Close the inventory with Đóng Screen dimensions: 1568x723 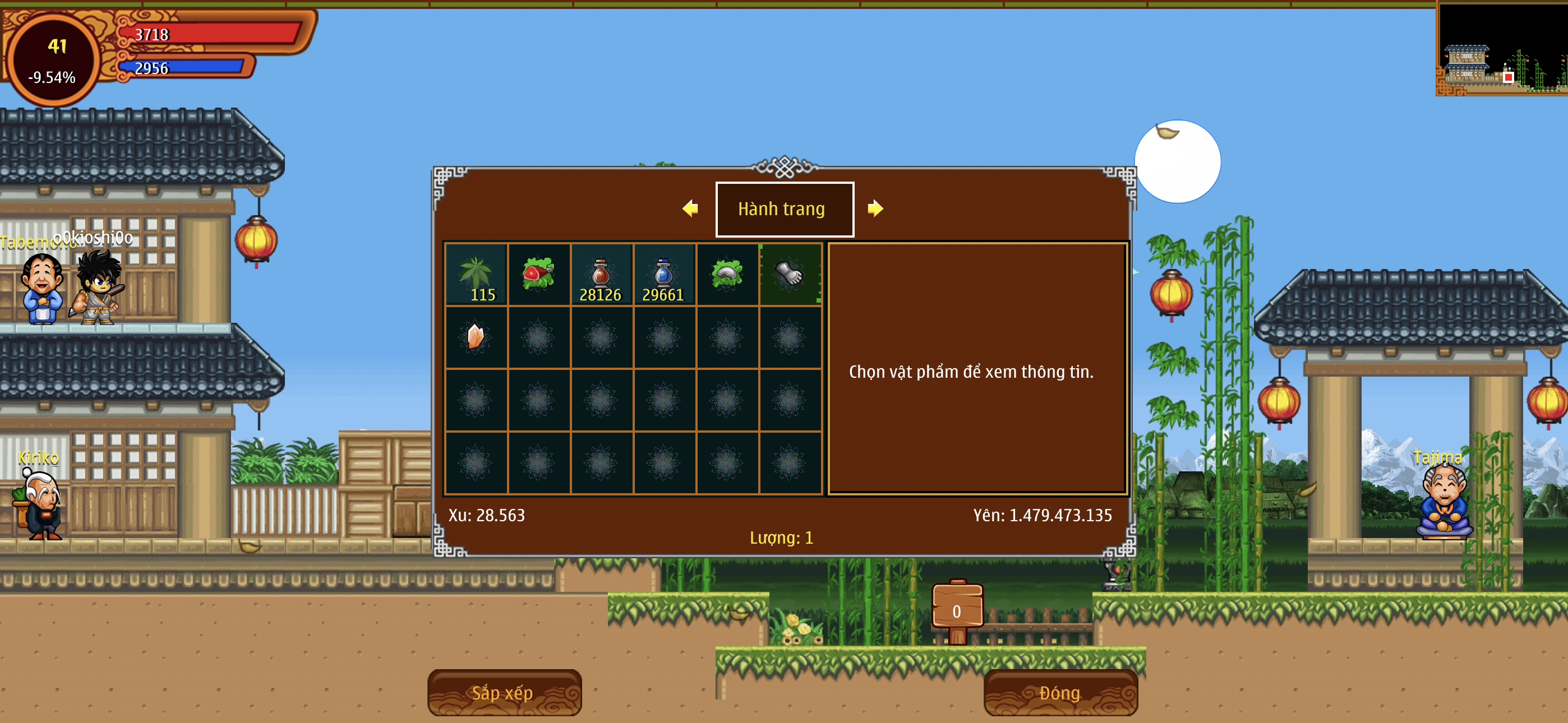(1060, 692)
